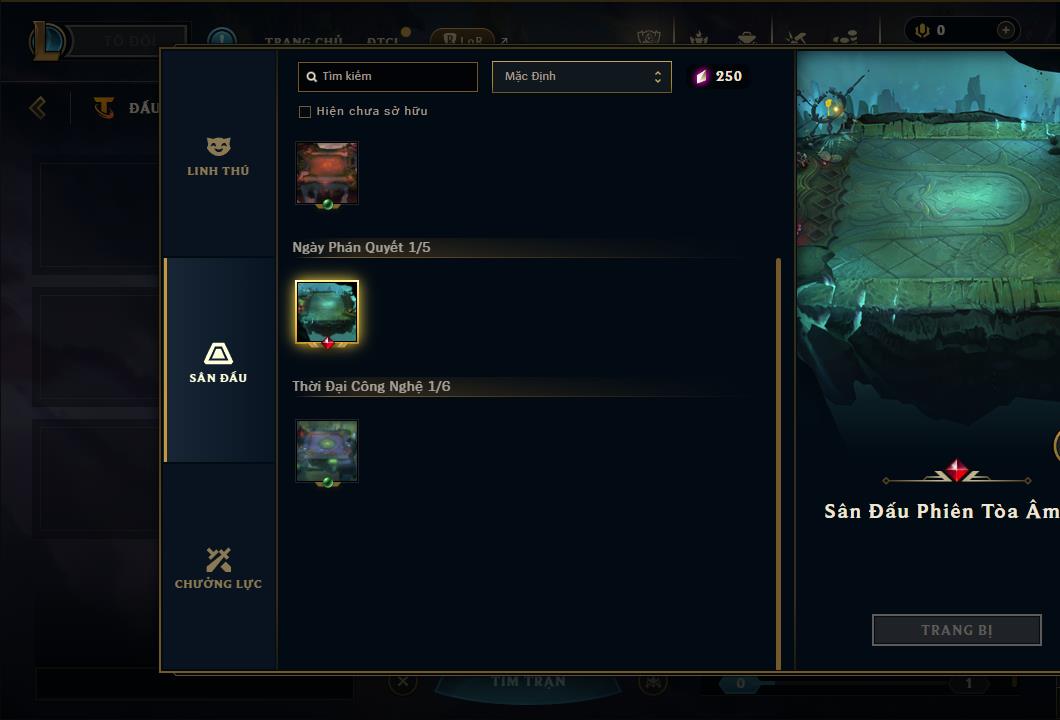The image size is (1060, 720).
Task: Toggle the Hiện chưa sở hữu checkbox
Action: point(305,111)
